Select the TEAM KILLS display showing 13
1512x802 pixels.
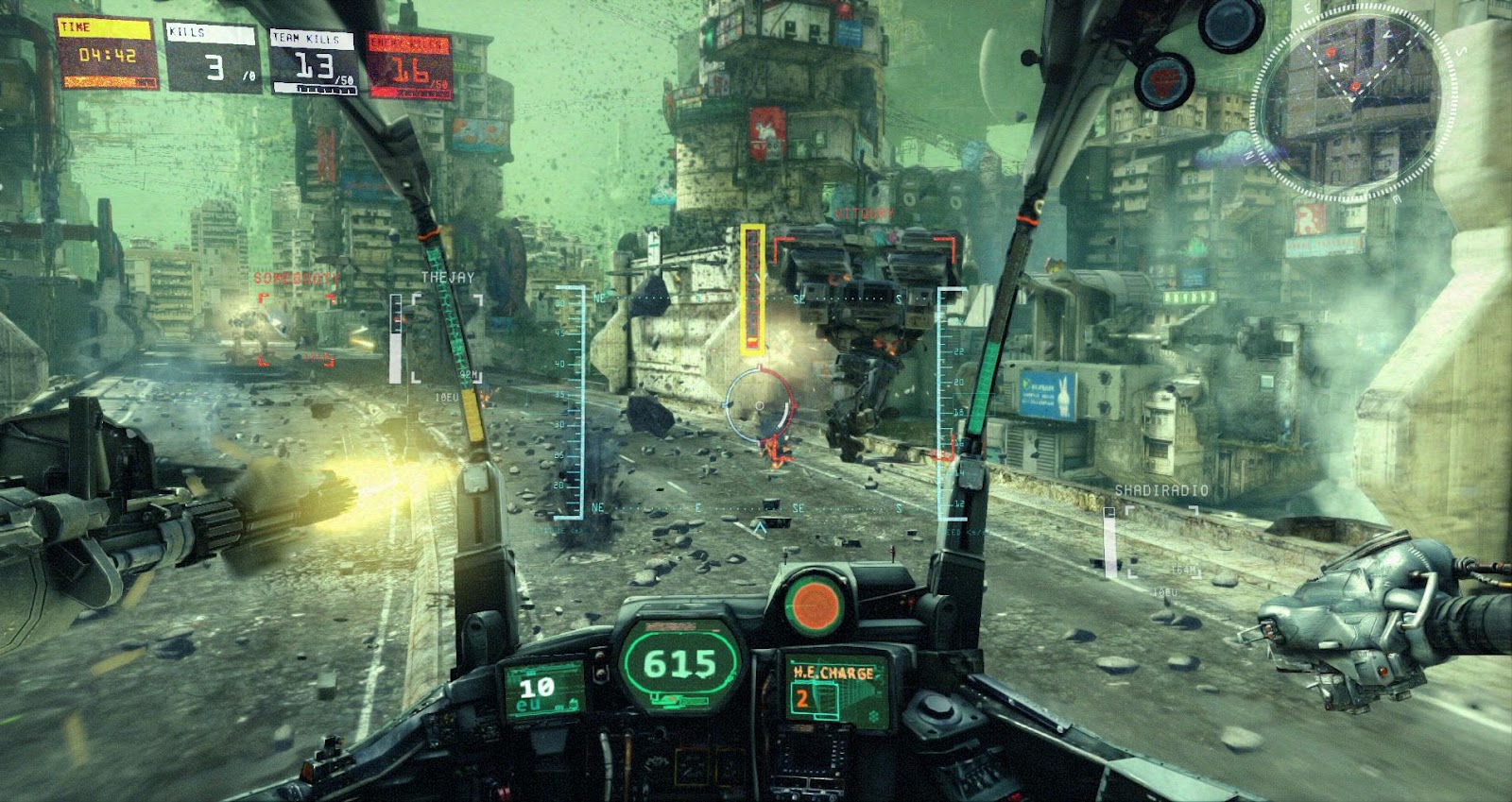[x=312, y=61]
